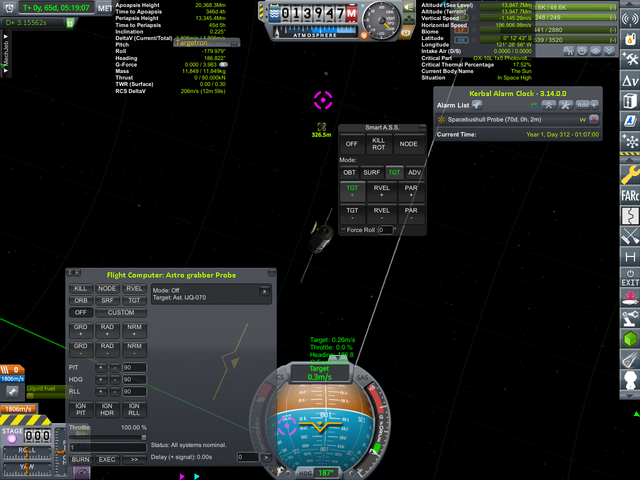This screenshot has height=480, width=640.
Task: Click the KILL button in Flight Computer
Action: [81, 288]
